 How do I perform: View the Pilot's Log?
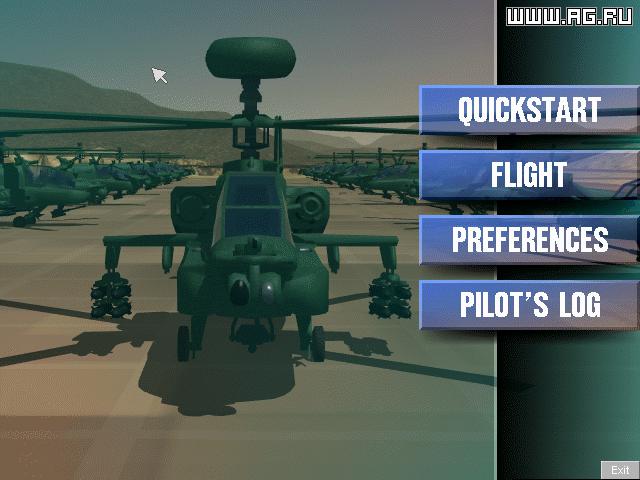pyautogui.click(x=529, y=305)
